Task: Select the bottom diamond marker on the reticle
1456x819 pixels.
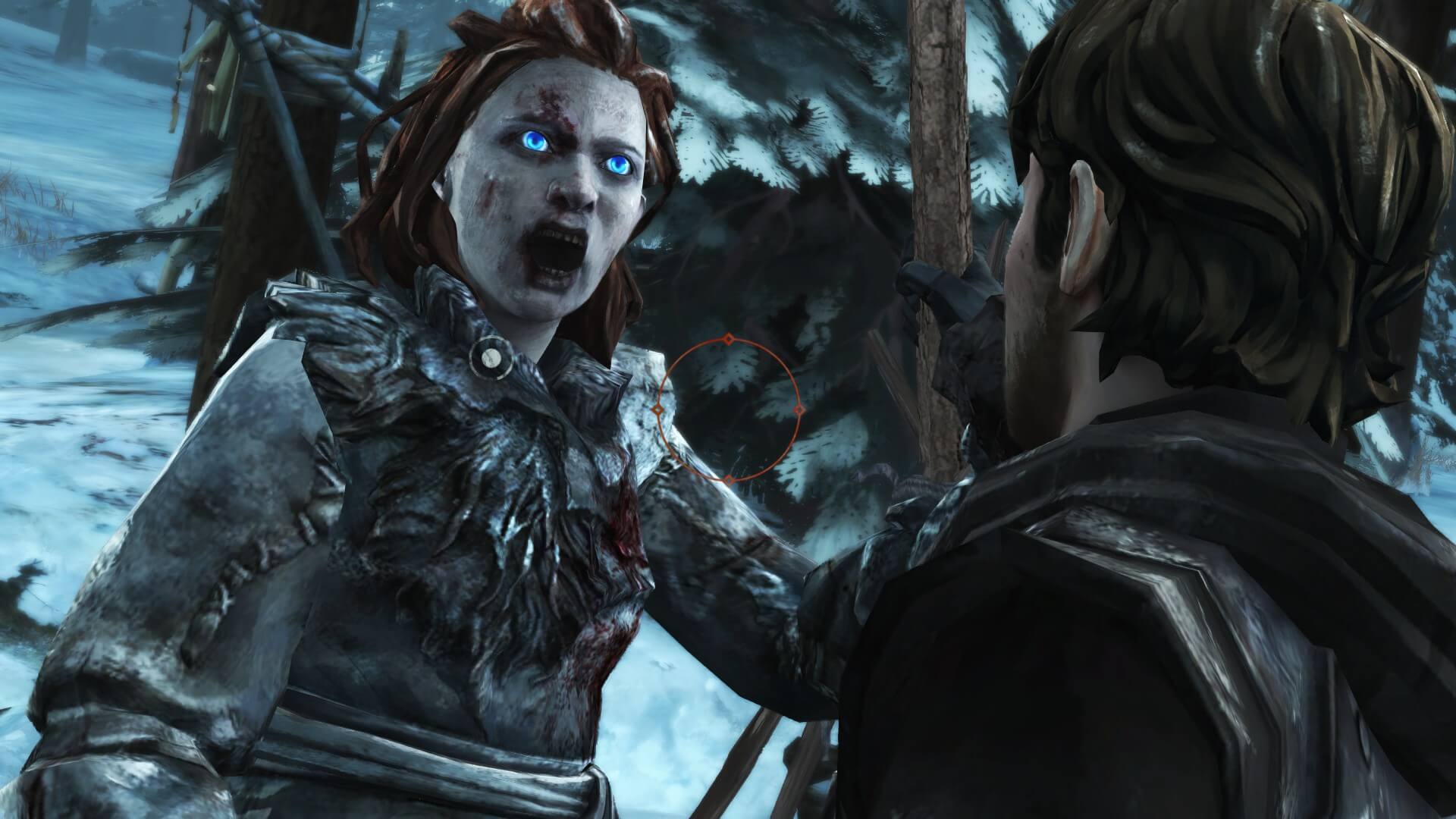Action: [730, 481]
